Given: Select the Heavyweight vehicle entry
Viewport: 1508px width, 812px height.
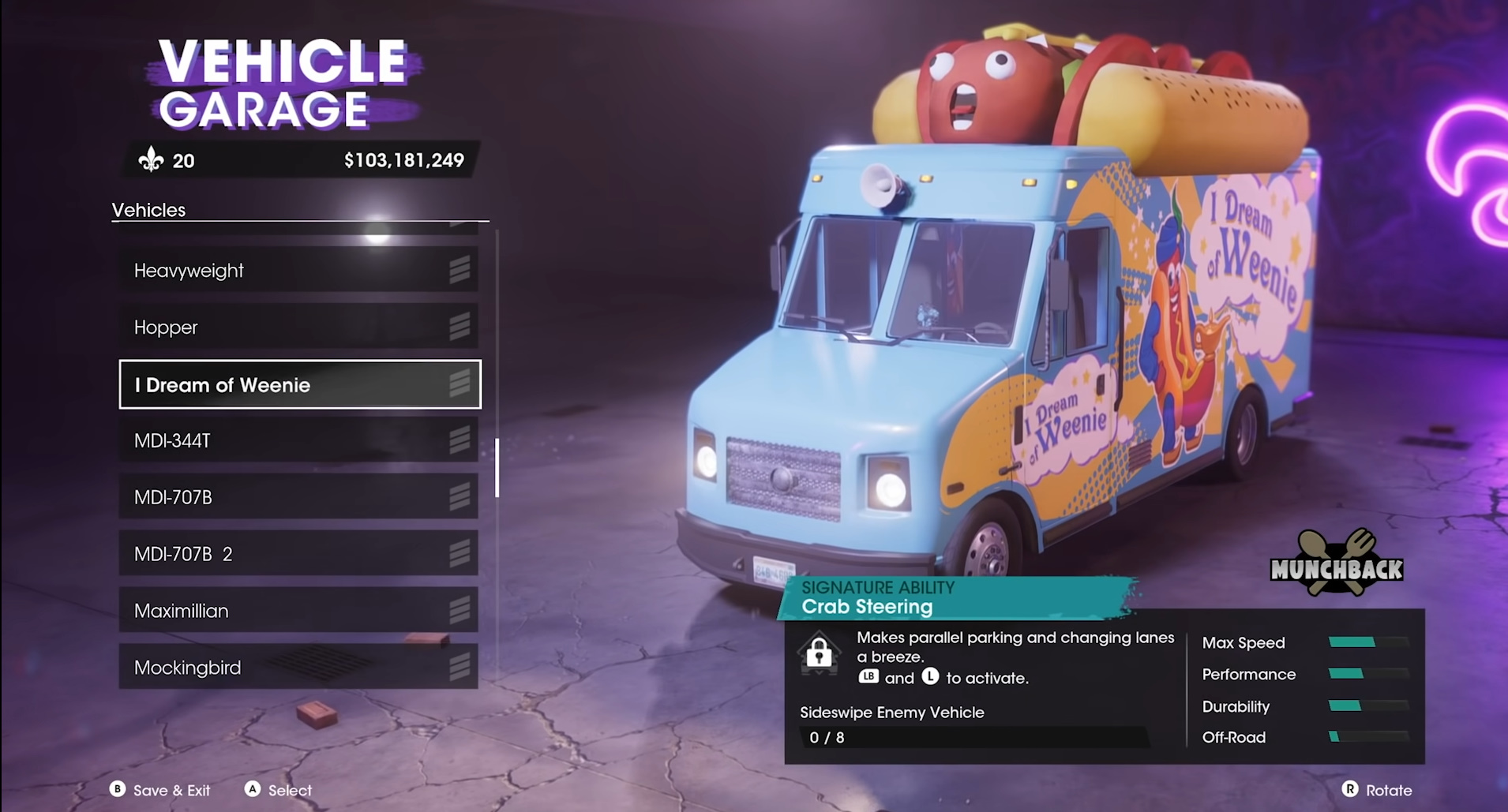Looking at the screenshot, I should pyautogui.click(x=298, y=271).
